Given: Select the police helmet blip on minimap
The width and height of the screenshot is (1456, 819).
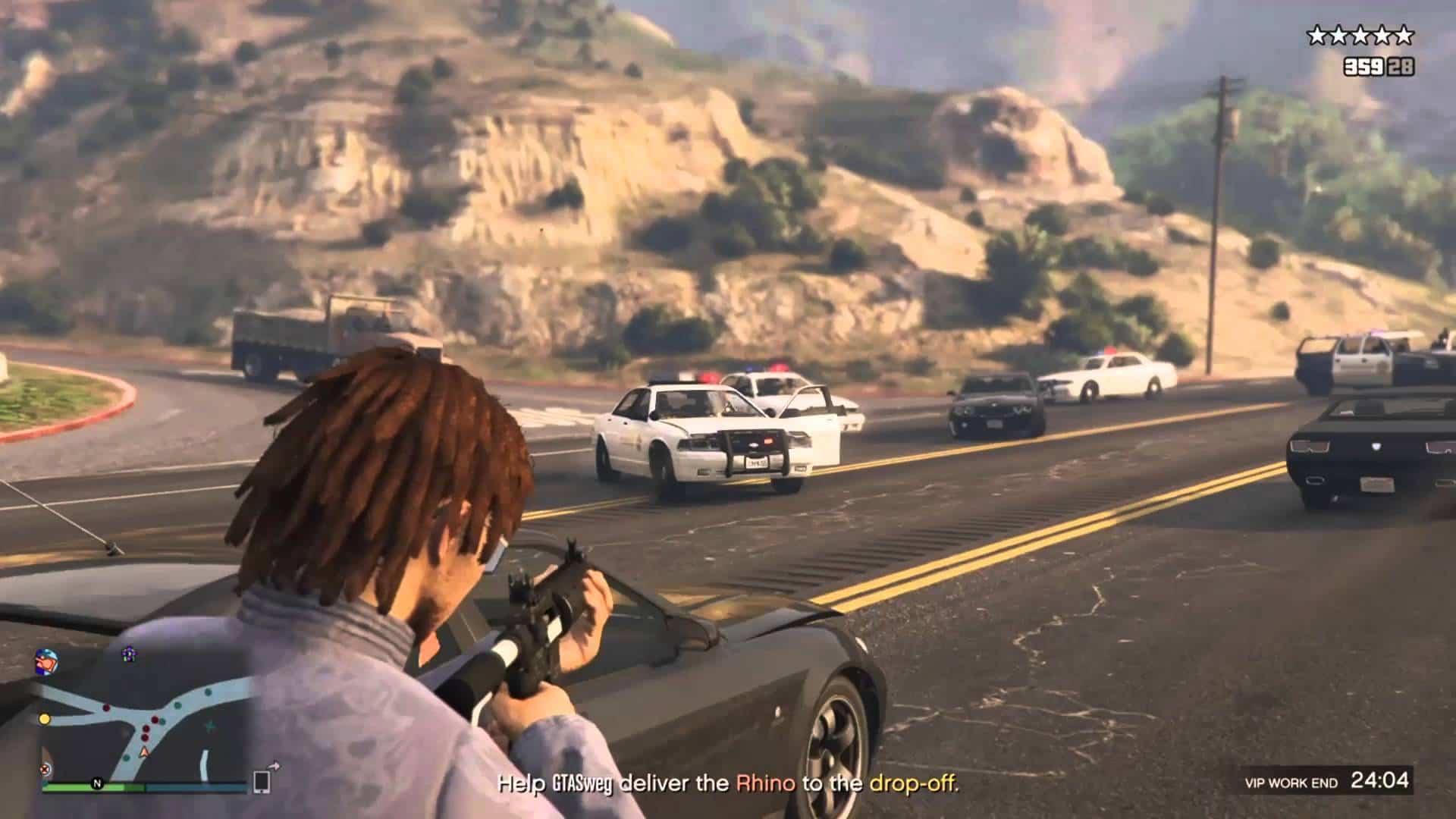Looking at the screenshot, I should [45, 661].
